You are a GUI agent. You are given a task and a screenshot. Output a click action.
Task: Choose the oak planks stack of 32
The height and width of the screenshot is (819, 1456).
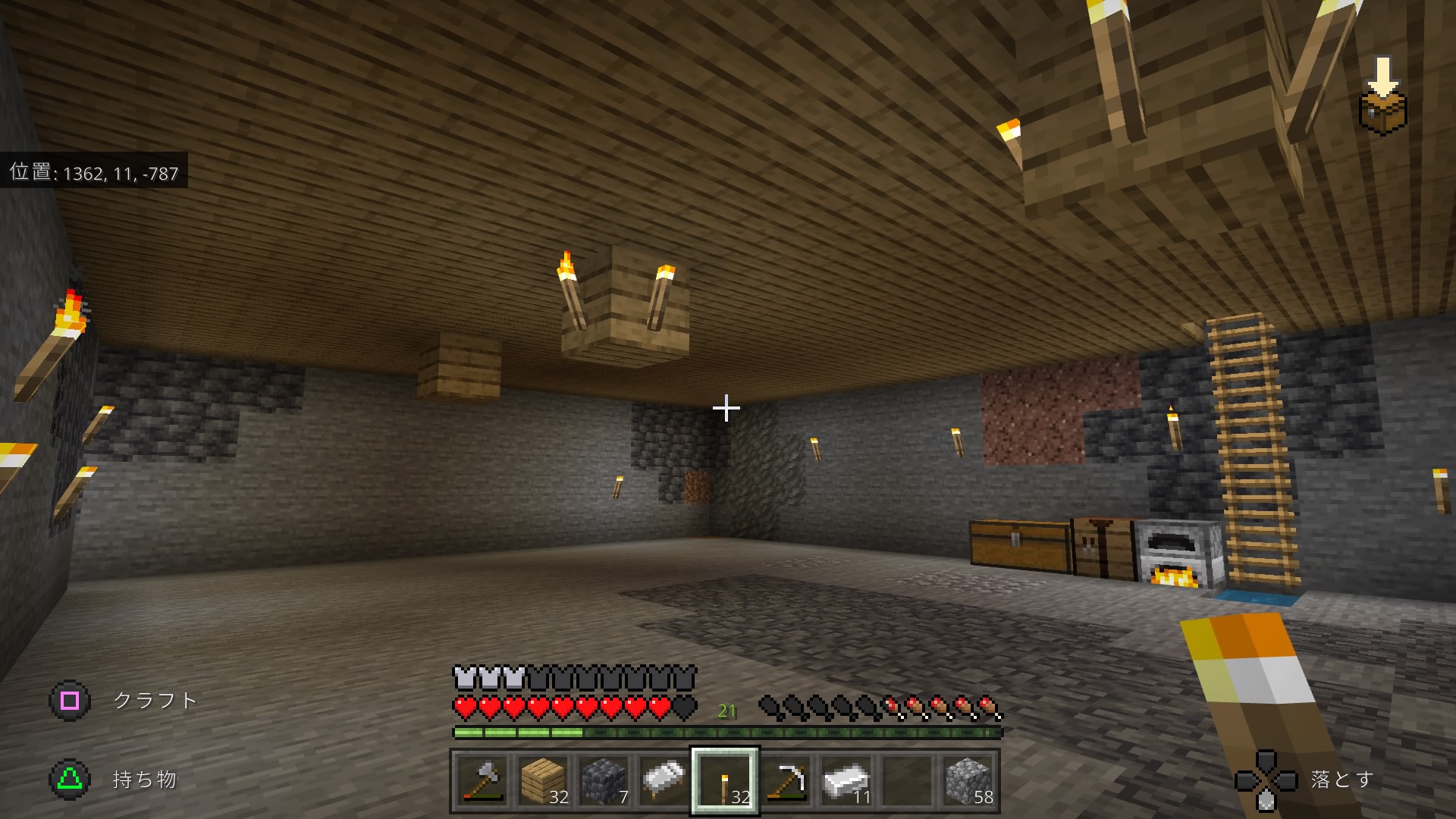(x=543, y=781)
